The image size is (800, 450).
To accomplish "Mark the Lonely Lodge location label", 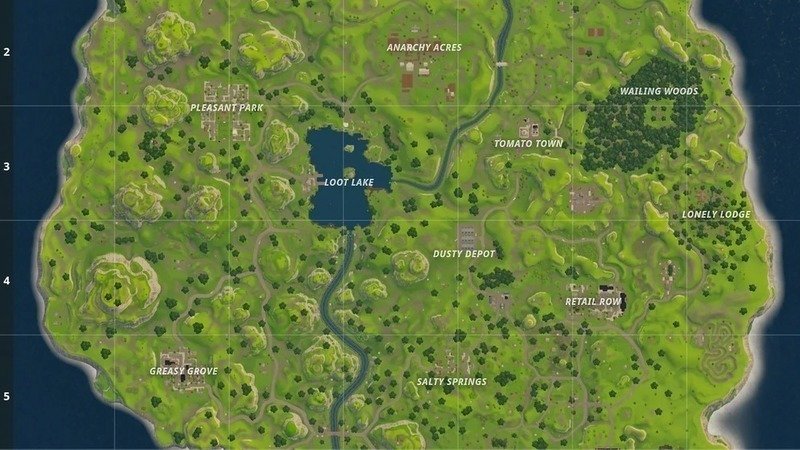I will click(716, 214).
